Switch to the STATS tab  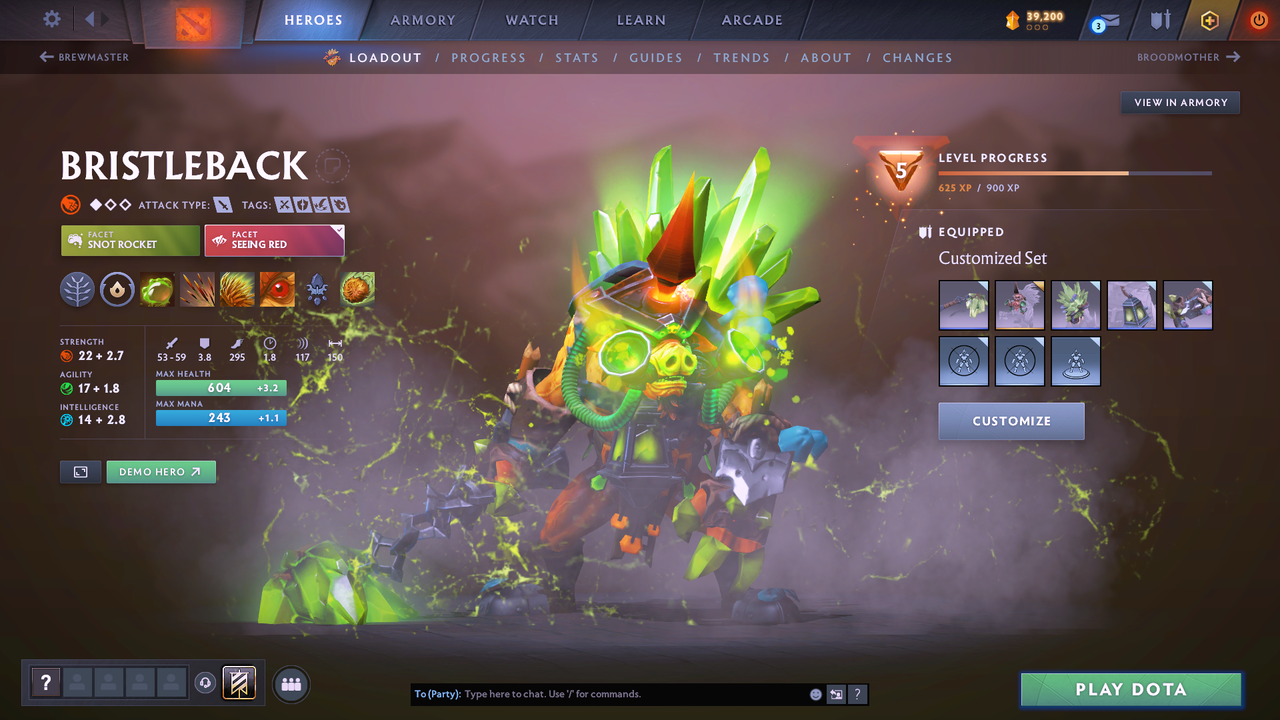pyautogui.click(x=577, y=57)
